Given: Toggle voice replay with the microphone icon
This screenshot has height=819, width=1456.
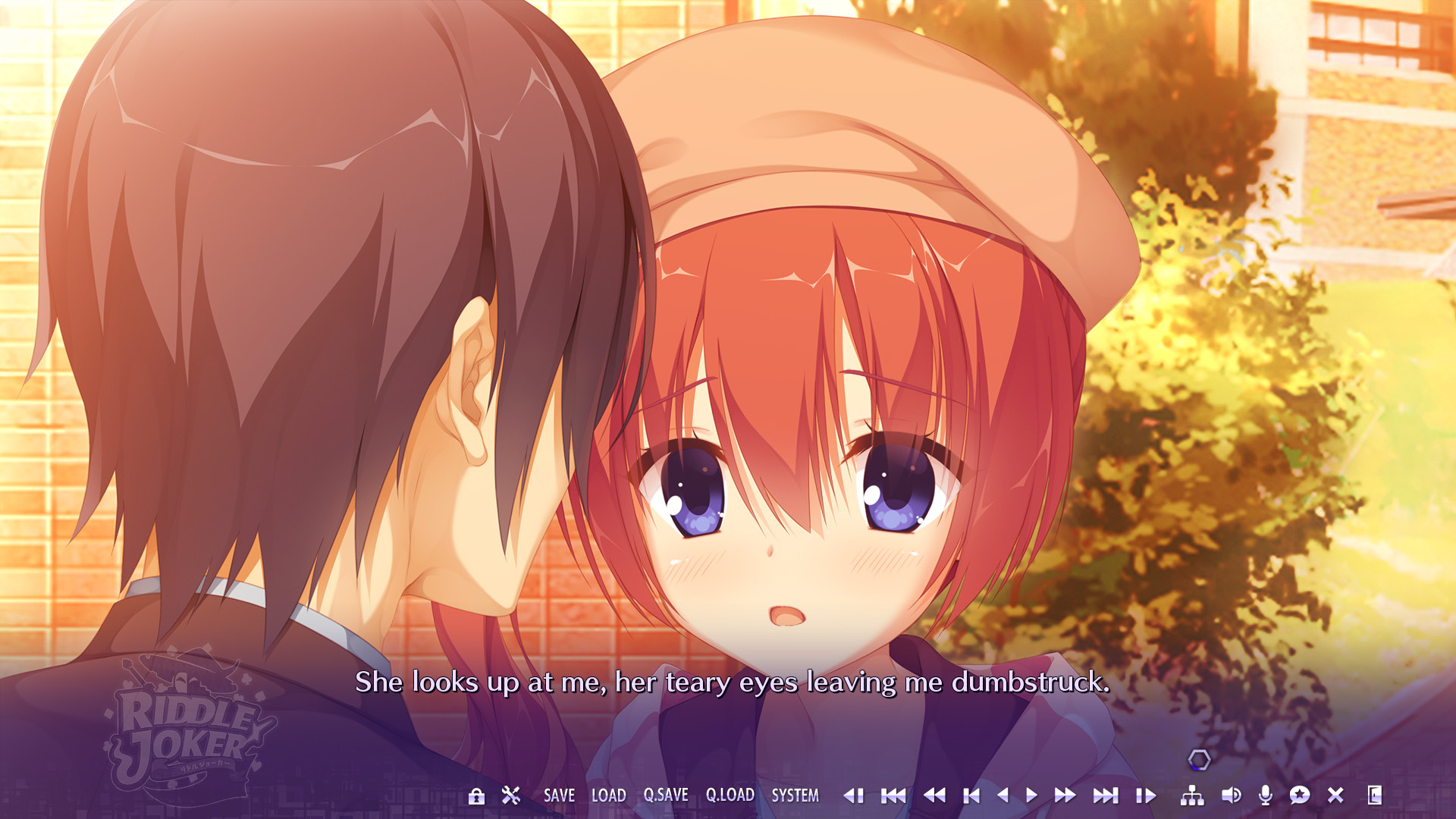Looking at the screenshot, I should pyautogui.click(x=1264, y=796).
